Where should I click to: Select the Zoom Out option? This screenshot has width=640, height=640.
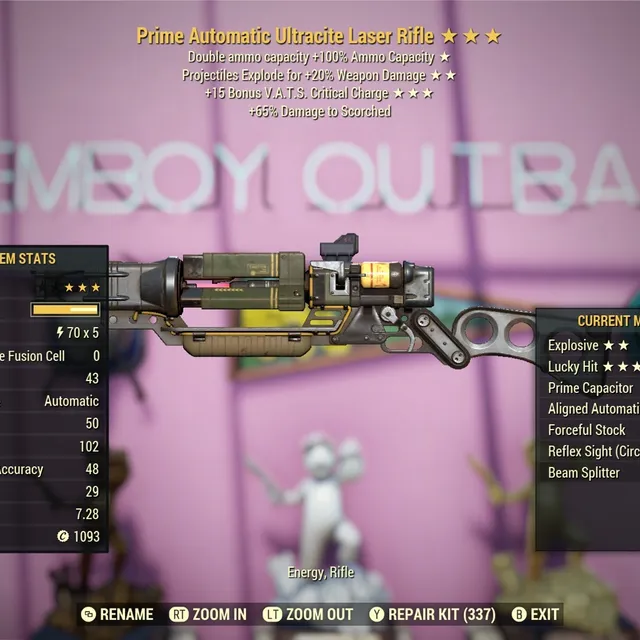click(x=308, y=614)
